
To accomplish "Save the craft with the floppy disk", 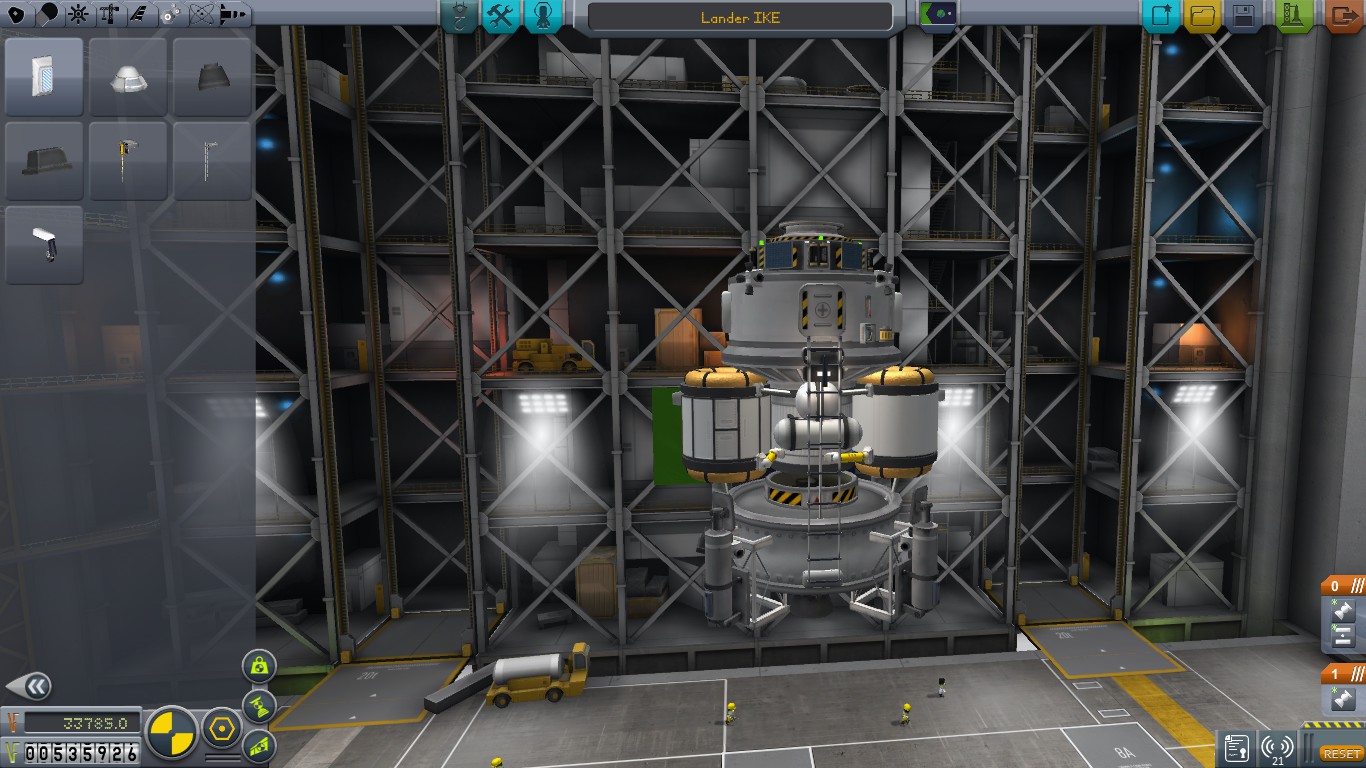I will coord(1243,15).
